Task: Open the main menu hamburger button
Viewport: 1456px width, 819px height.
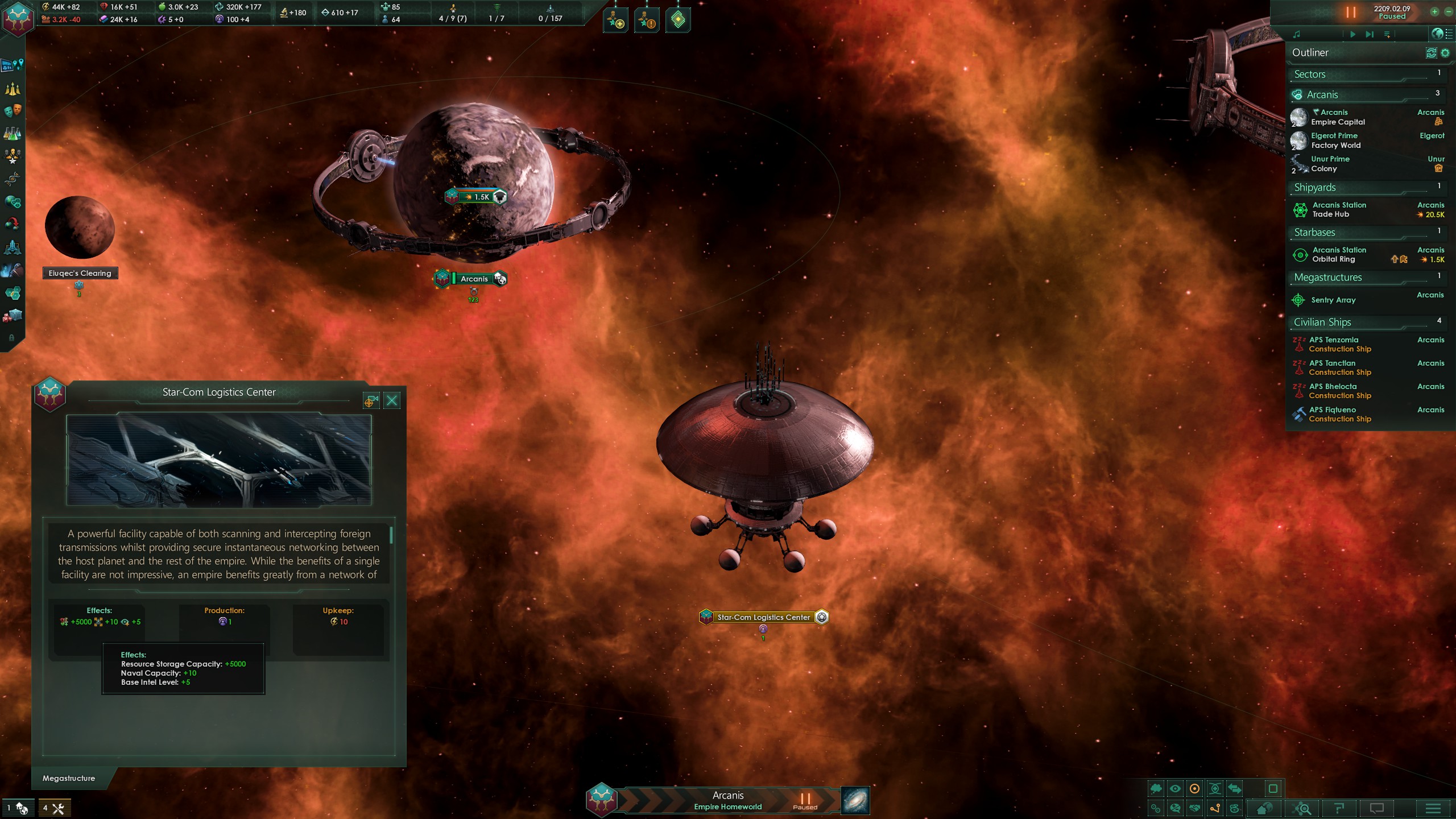Action: tap(1433, 808)
